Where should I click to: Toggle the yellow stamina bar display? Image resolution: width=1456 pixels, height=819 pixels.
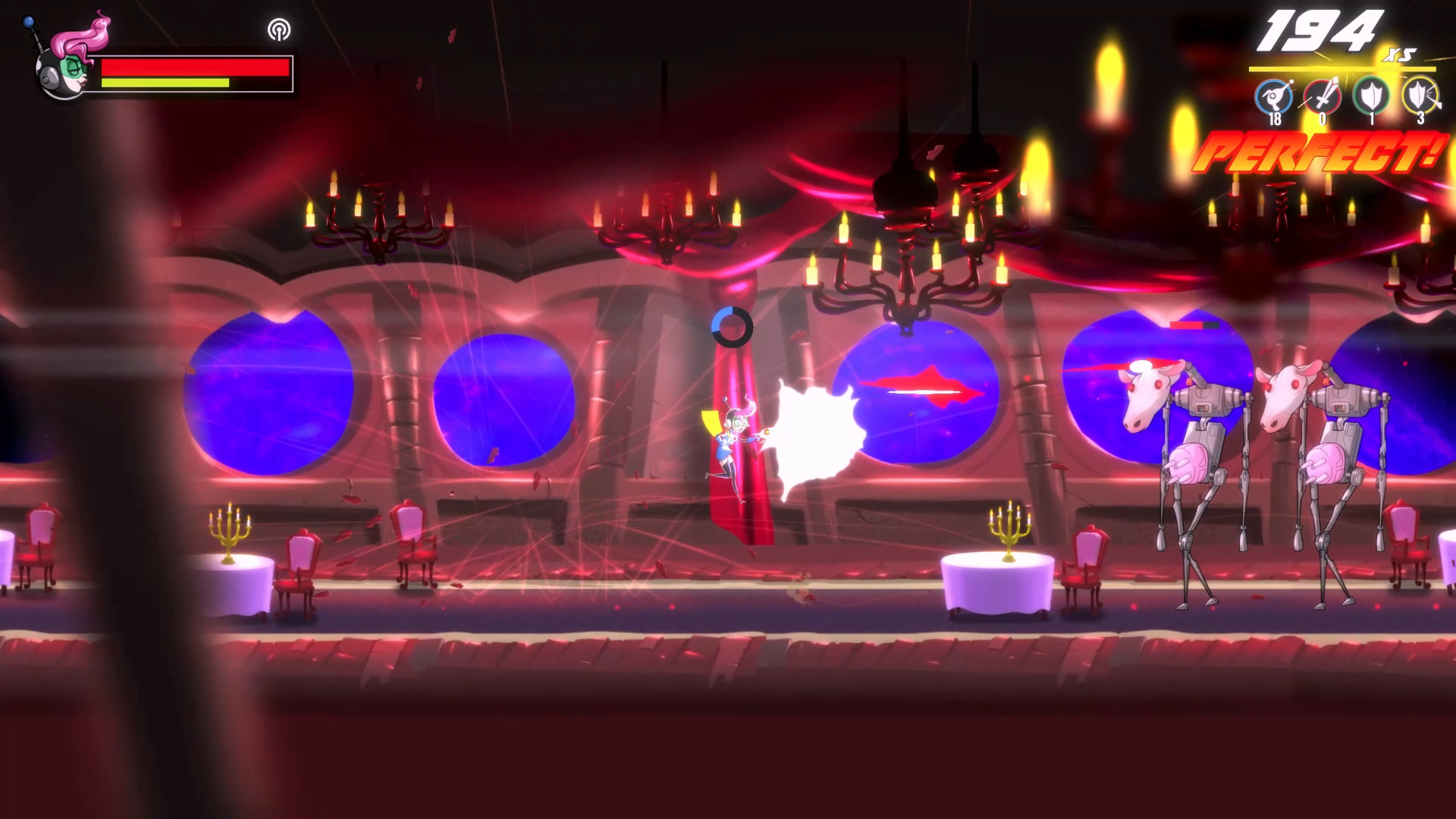coord(165,83)
